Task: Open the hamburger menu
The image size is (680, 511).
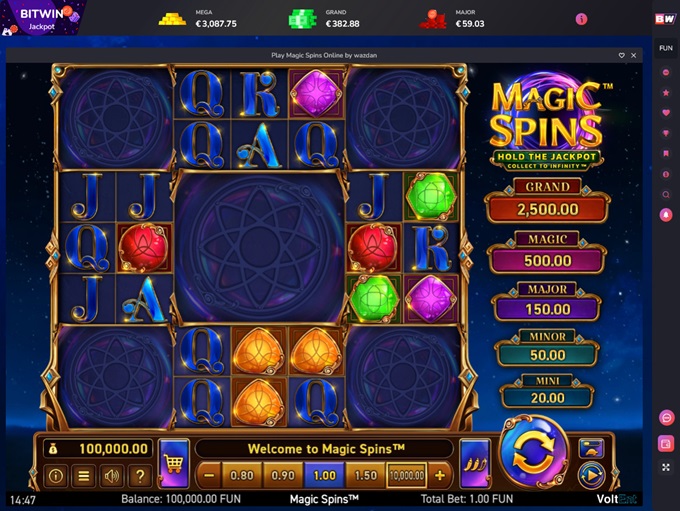Action: [84, 476]
